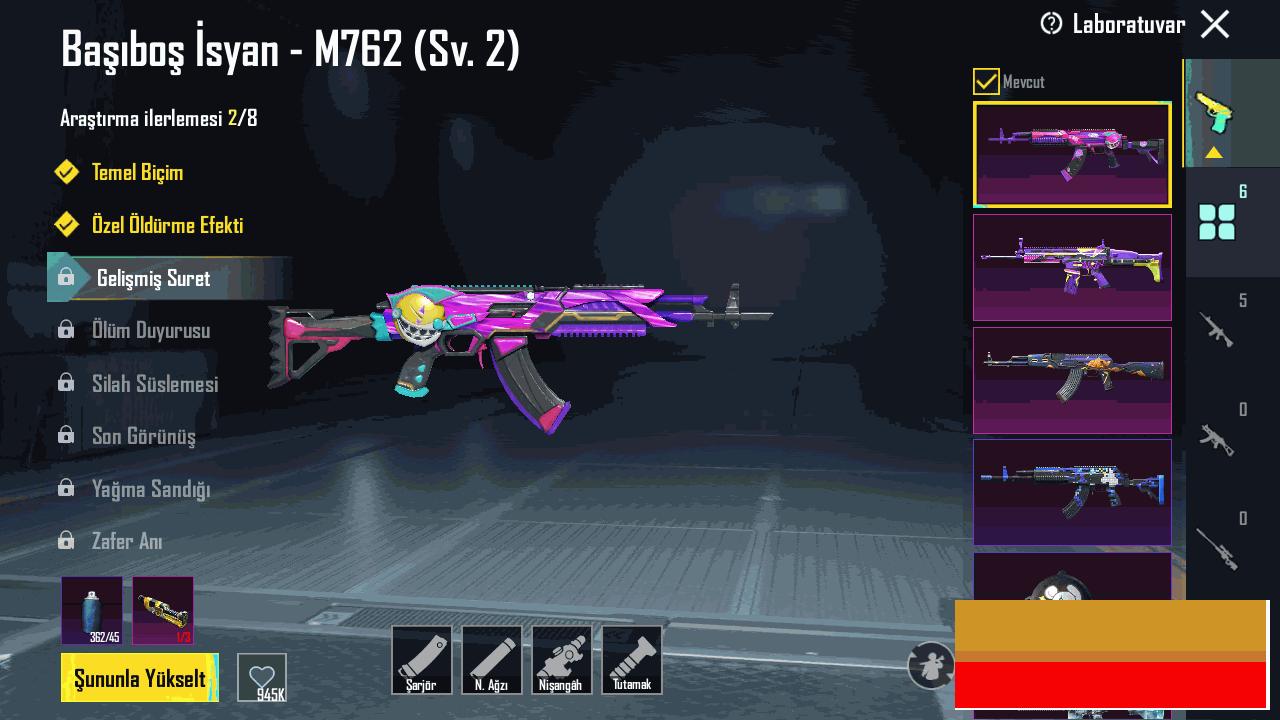Select the Silah Süslemesi entry

click(x=154, y=384)
